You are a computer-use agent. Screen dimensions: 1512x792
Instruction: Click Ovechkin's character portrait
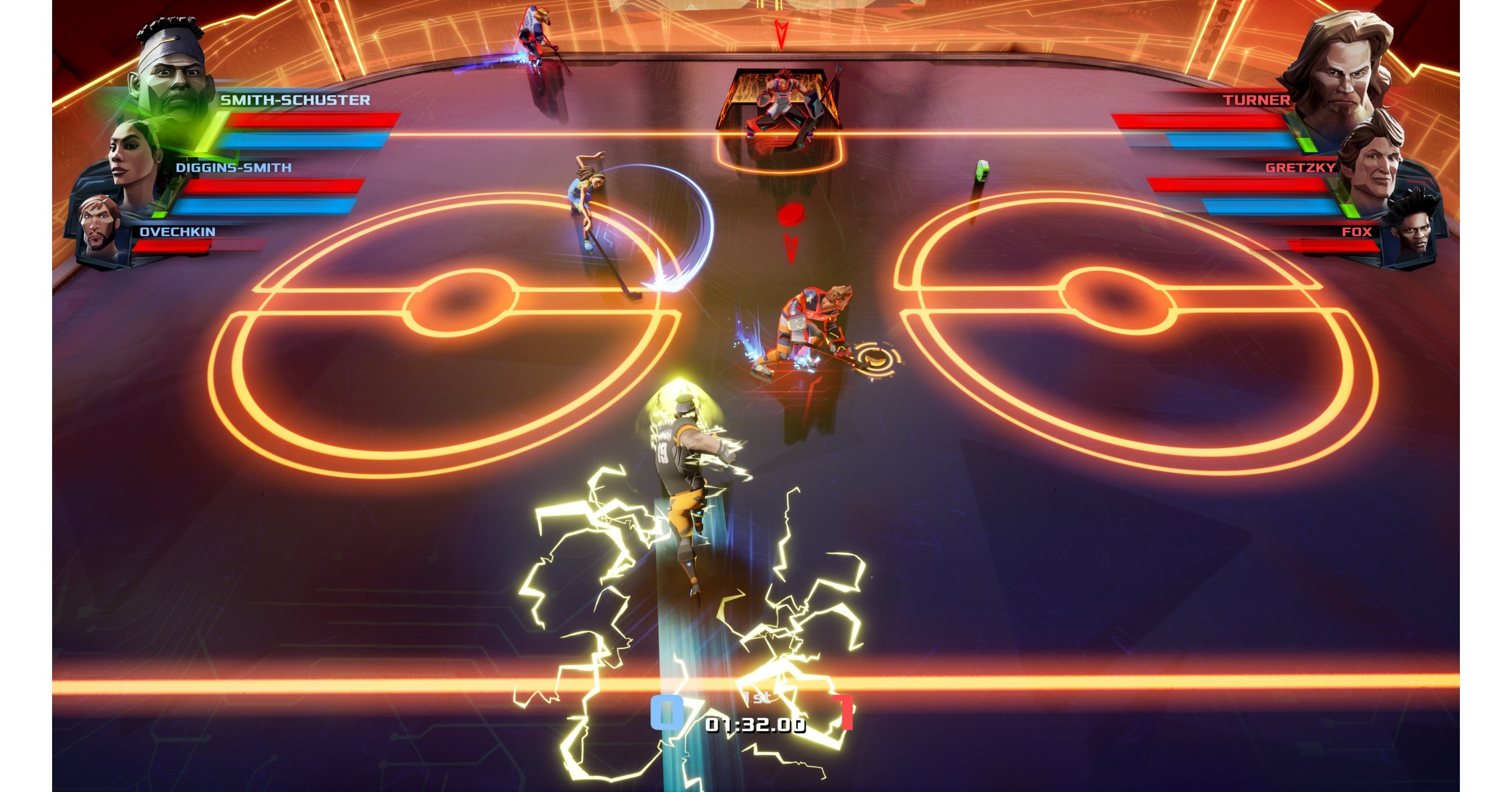pos(101,226)
